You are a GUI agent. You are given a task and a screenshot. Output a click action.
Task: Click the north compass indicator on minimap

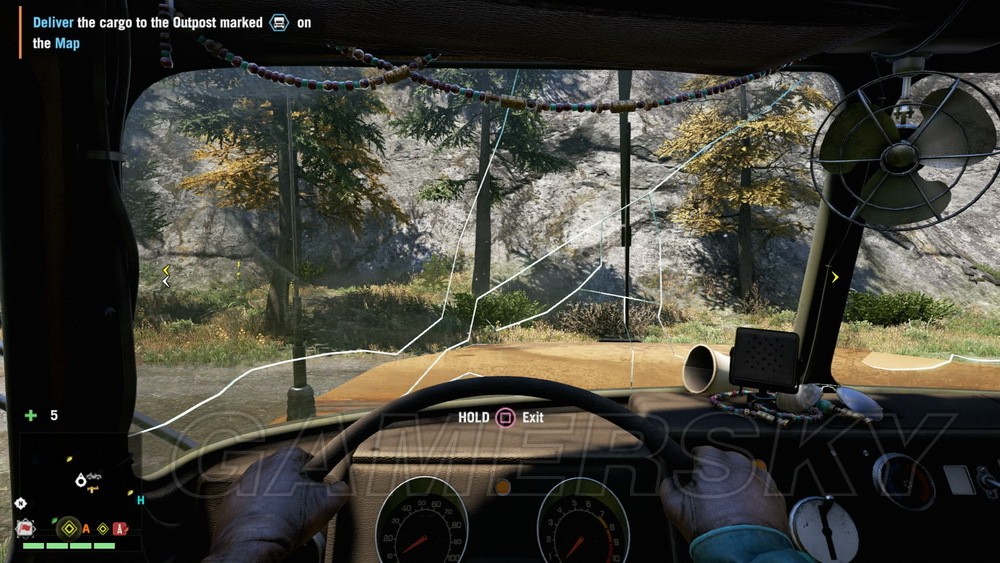coord(21,503)
